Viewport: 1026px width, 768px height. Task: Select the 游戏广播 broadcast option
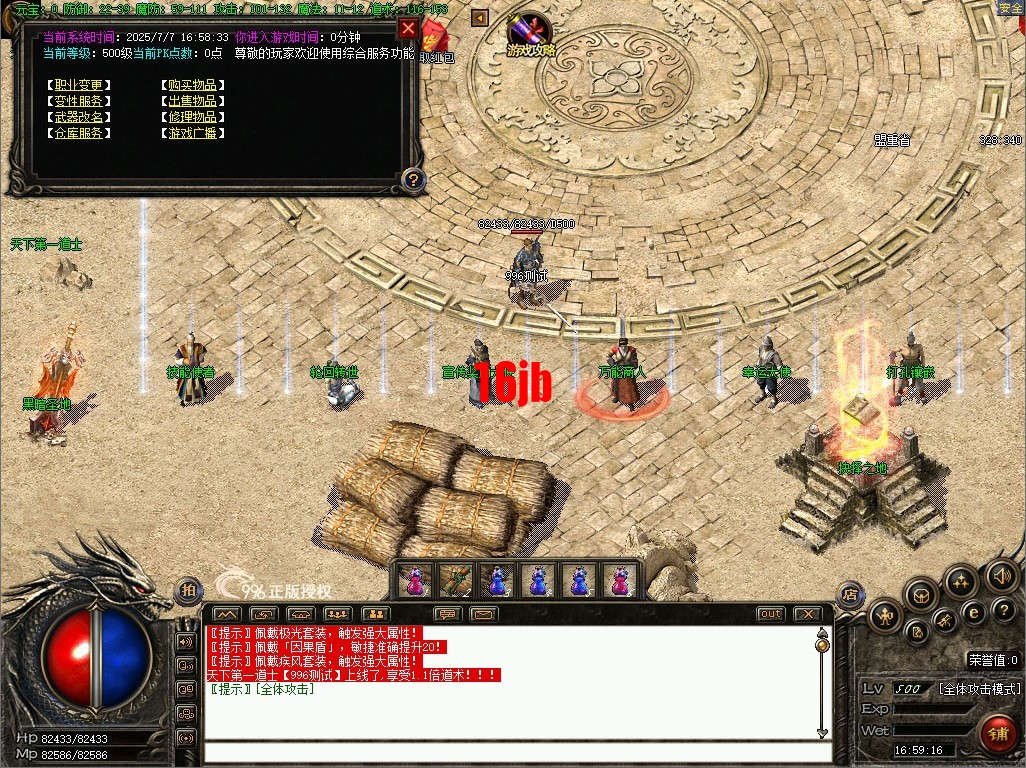[x=192, y=133]
